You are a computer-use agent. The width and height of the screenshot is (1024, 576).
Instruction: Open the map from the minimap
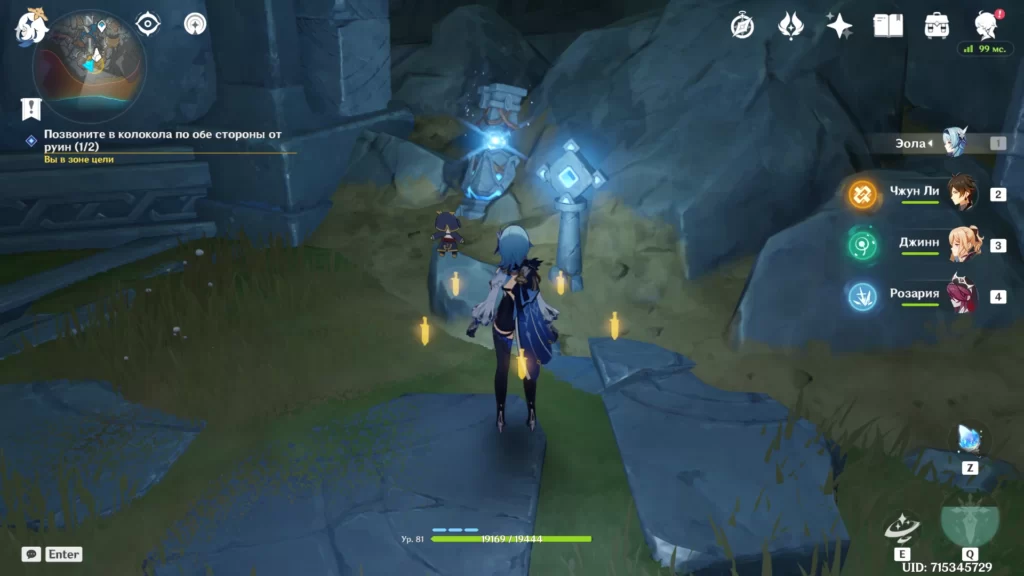point(90,65)
